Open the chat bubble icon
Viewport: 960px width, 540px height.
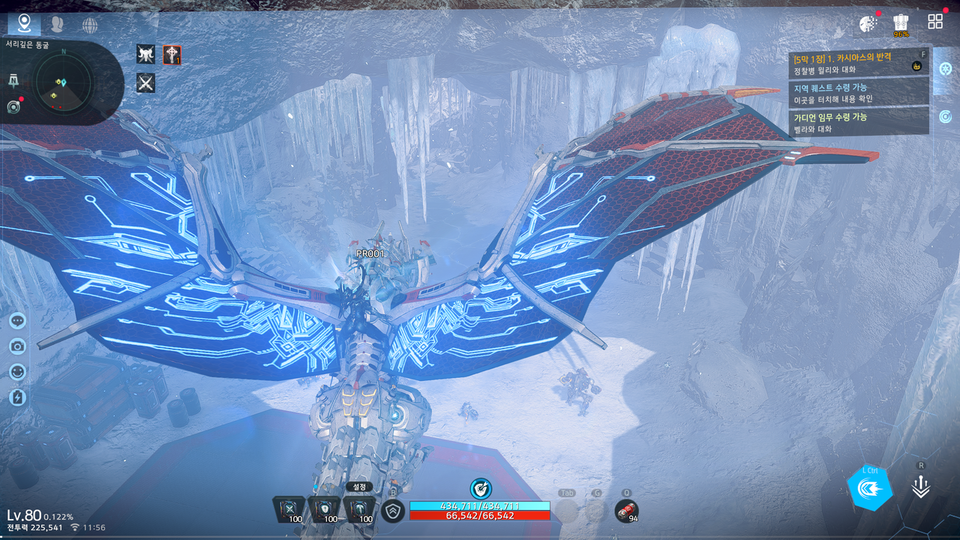pos(17,321)
